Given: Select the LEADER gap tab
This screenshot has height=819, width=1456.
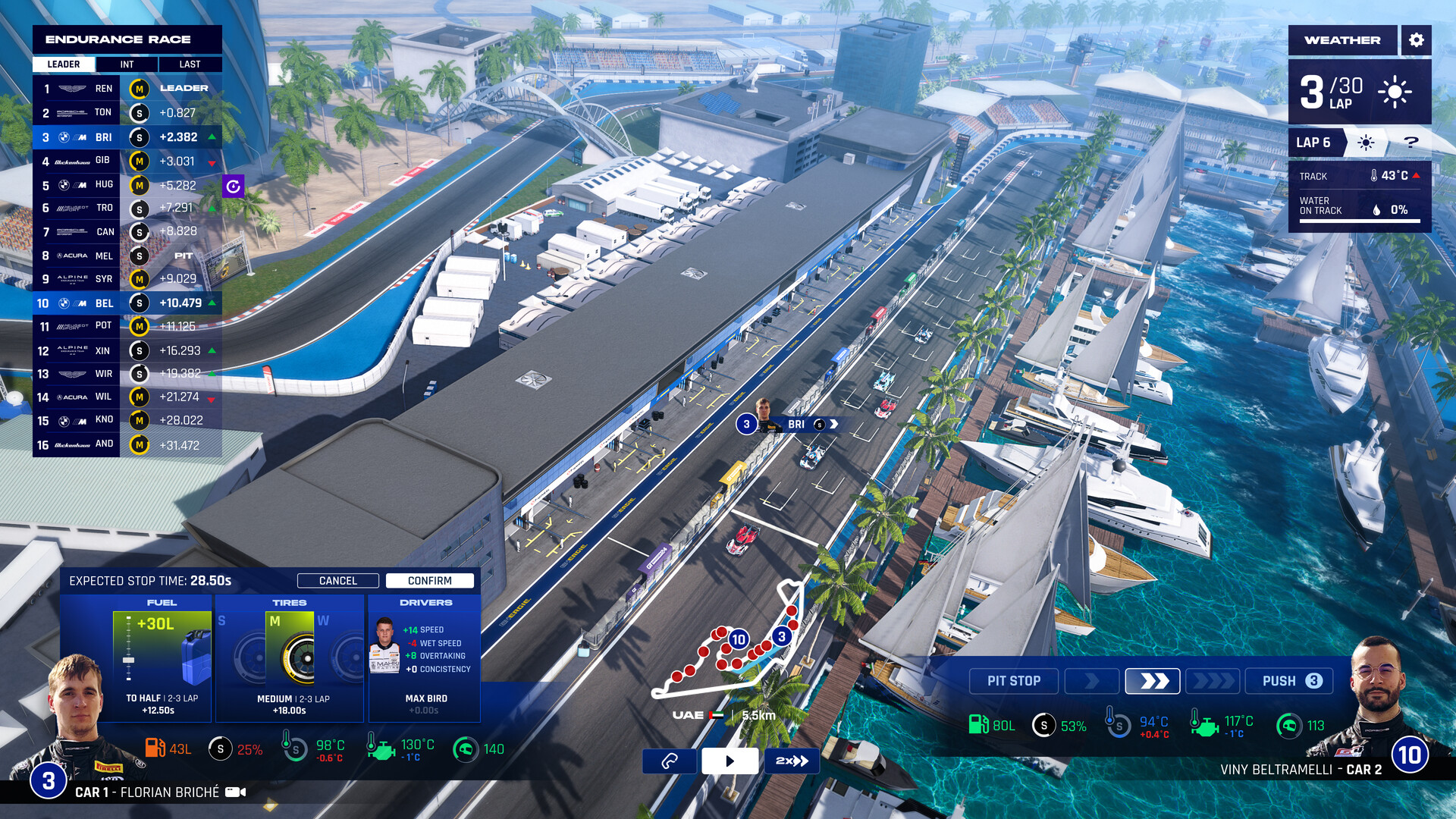Looking at the screenshot, I should (64, 64).
